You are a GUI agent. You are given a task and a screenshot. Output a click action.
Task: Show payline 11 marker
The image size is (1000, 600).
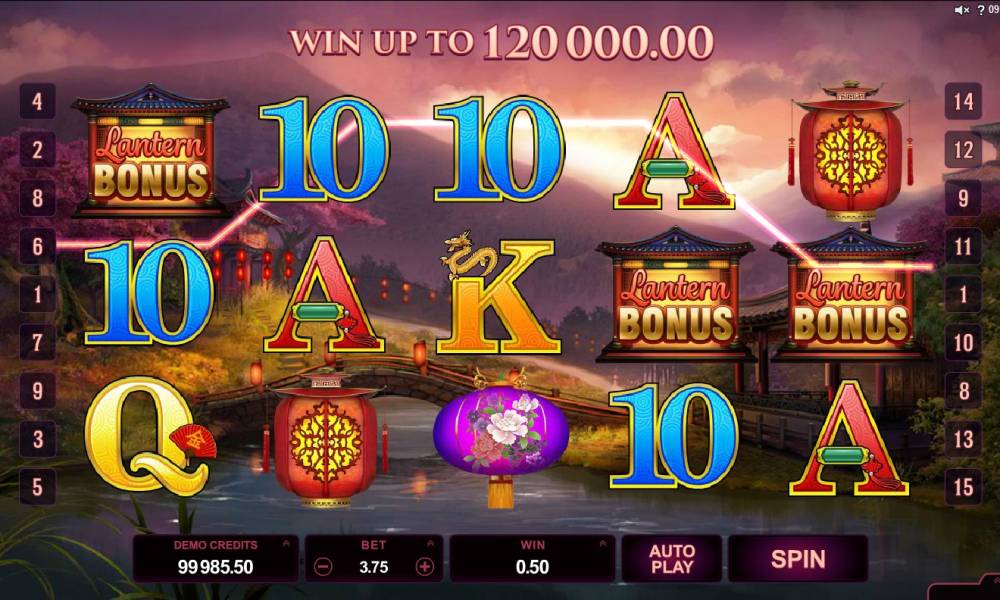(x=964, y=246)
